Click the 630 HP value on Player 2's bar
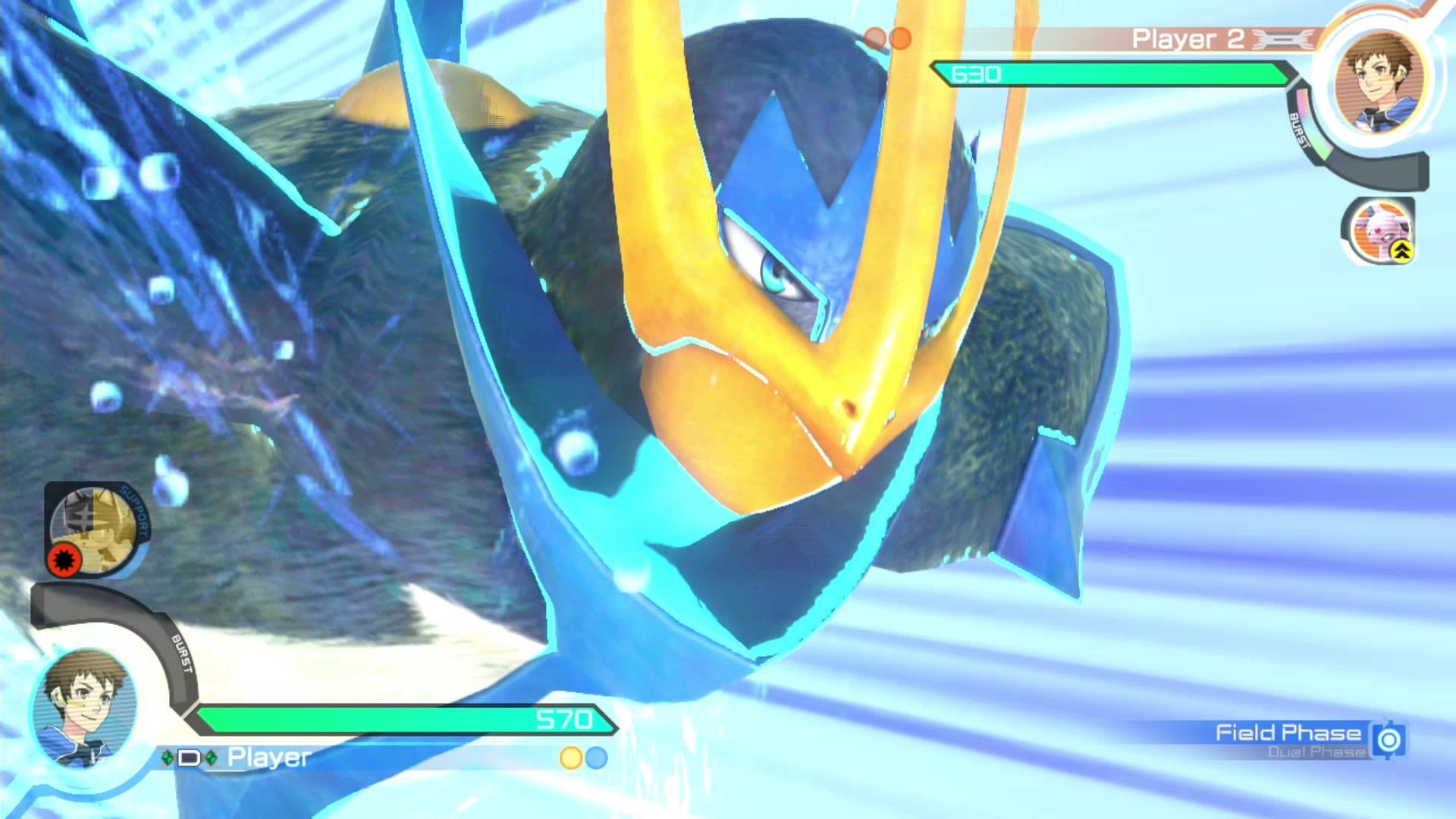 tap(978, 74)
